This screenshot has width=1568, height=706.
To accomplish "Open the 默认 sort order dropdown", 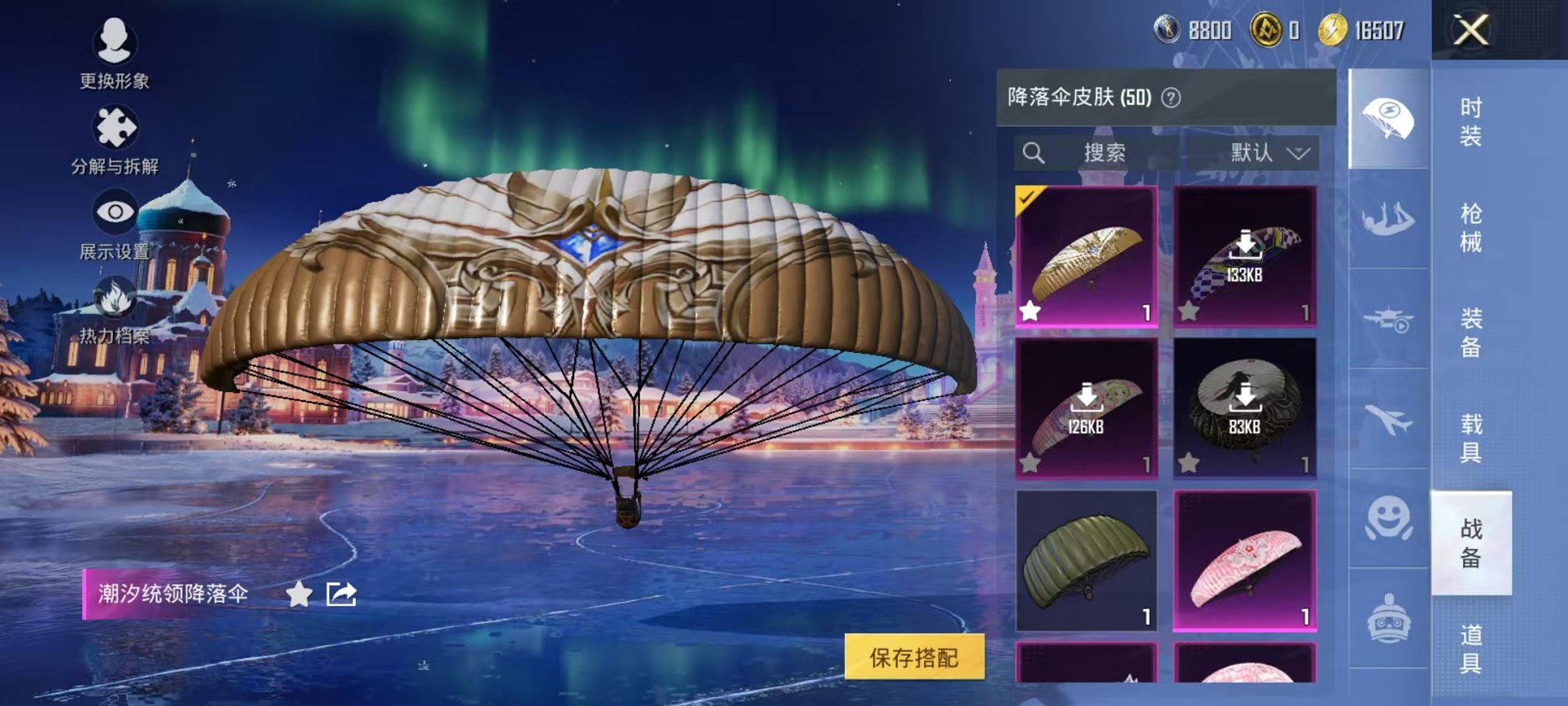I will [x=1268, y=152].
